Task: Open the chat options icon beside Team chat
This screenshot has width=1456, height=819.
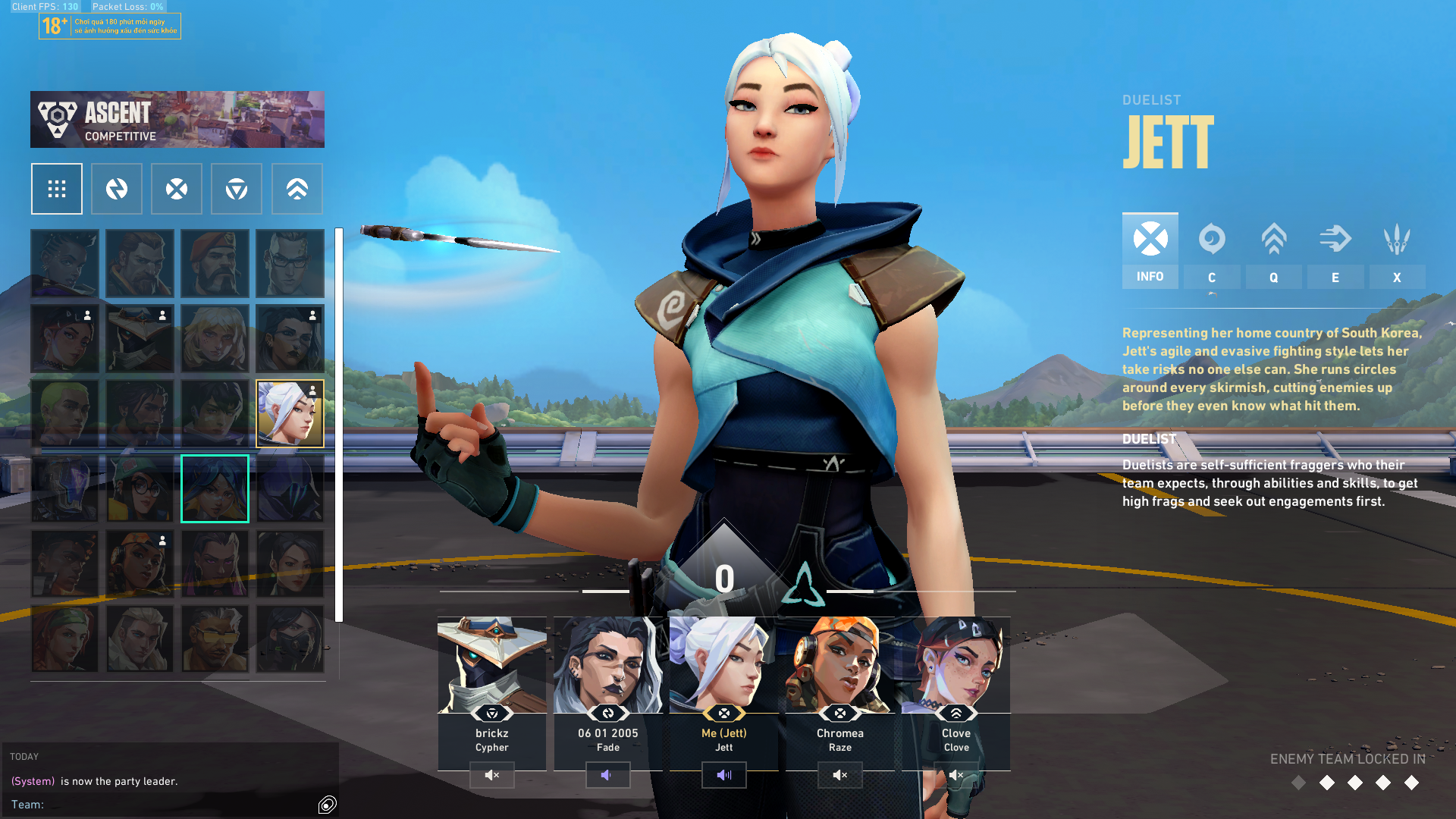Action: pos(328,805)
